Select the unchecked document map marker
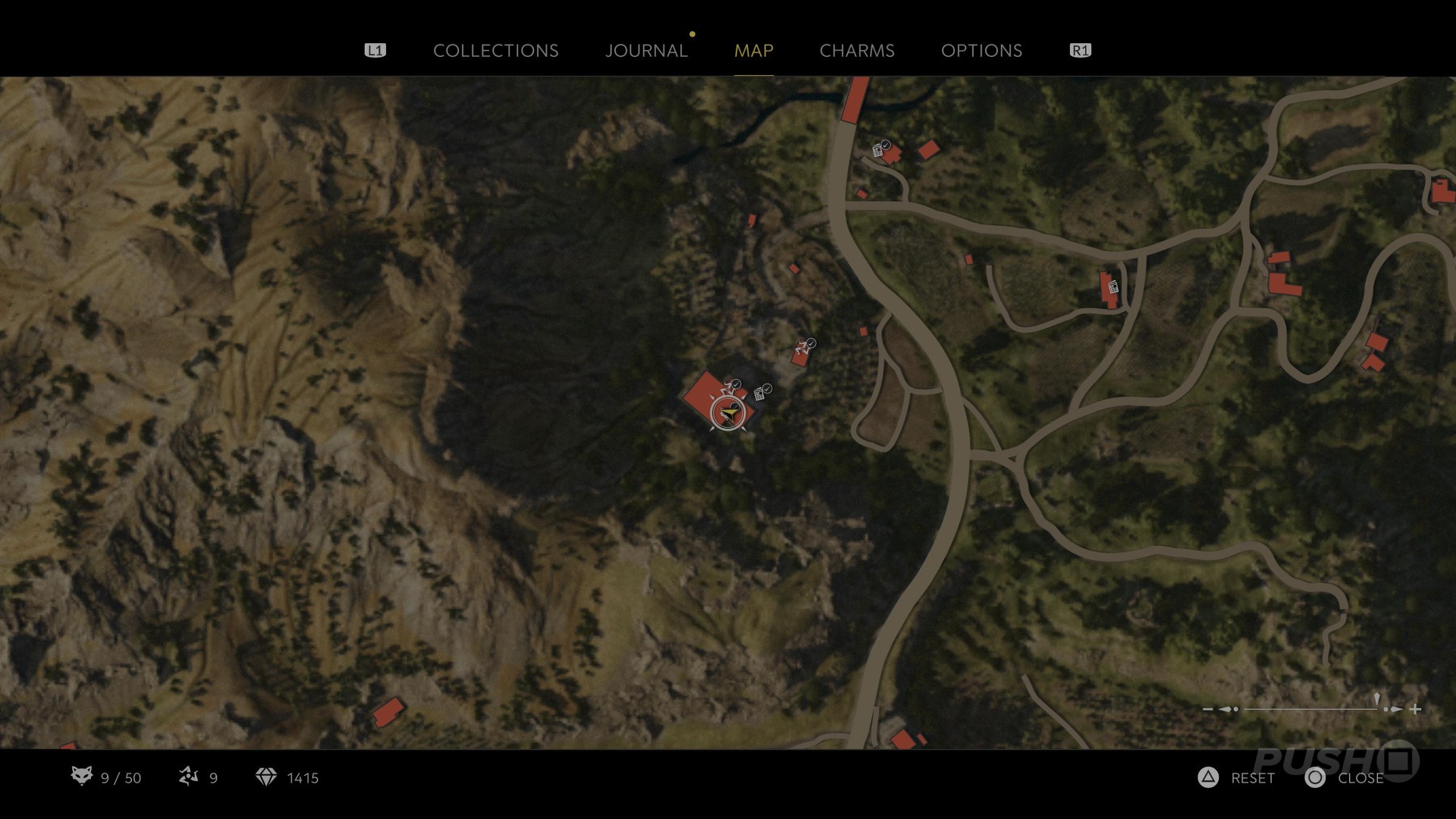The height and width of the screenshot is (819, 1456). point(1113,287)
